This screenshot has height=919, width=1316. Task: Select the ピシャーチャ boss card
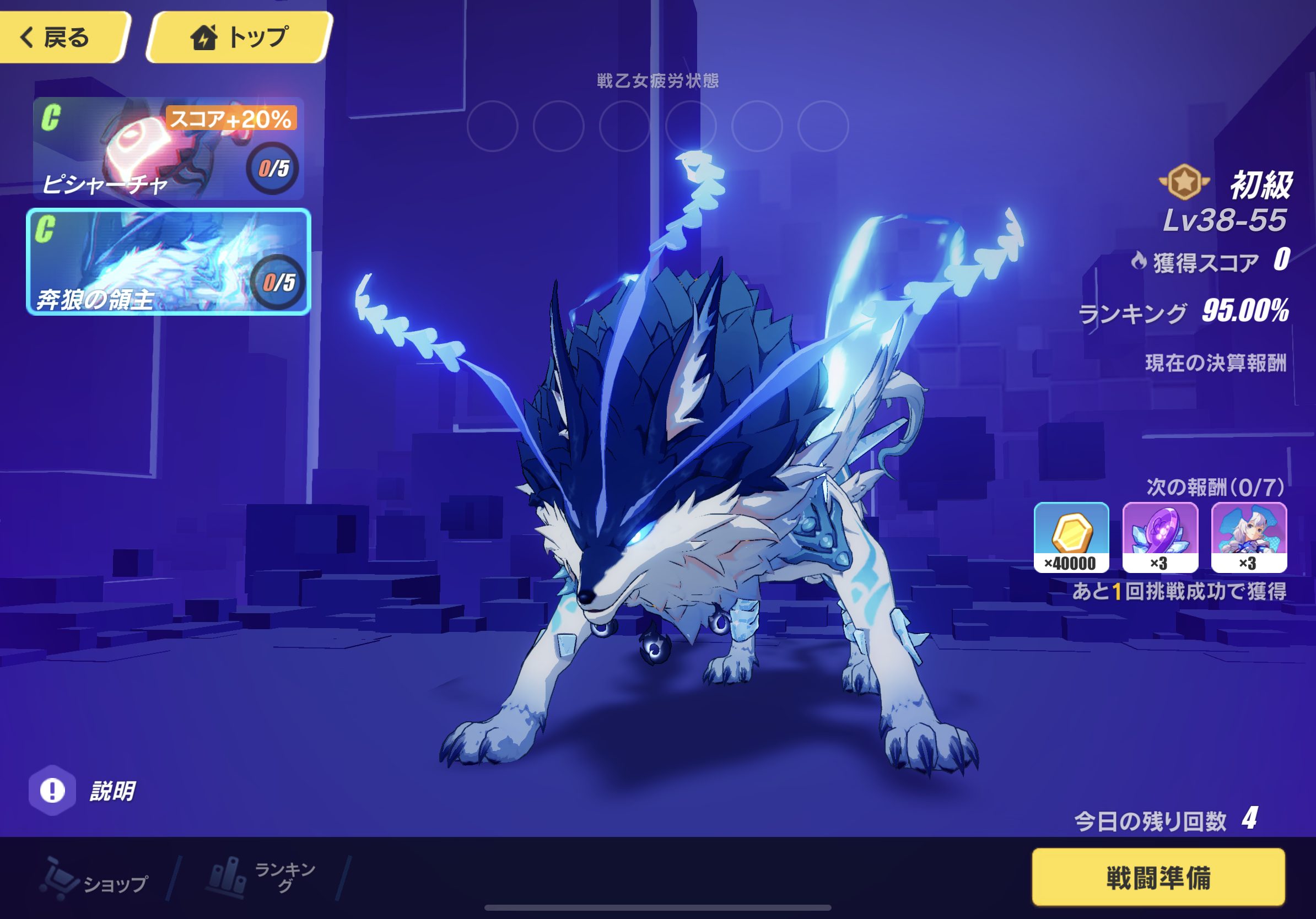tap(168, 148)
